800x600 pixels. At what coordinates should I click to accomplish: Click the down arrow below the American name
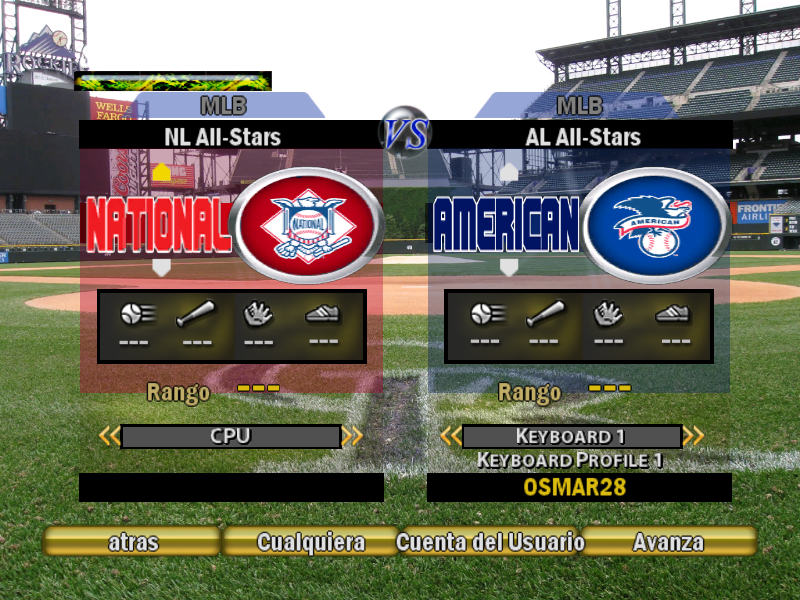[509, 267]
